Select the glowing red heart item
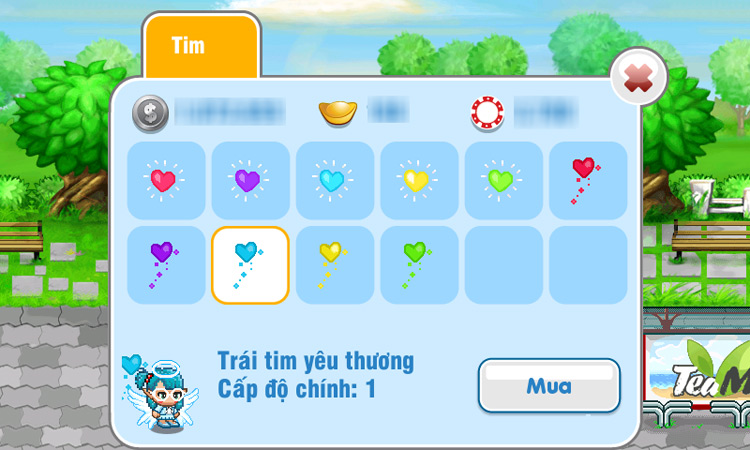Image resolution: width=750 pixels, height=450 pixels. coord(165,180)
